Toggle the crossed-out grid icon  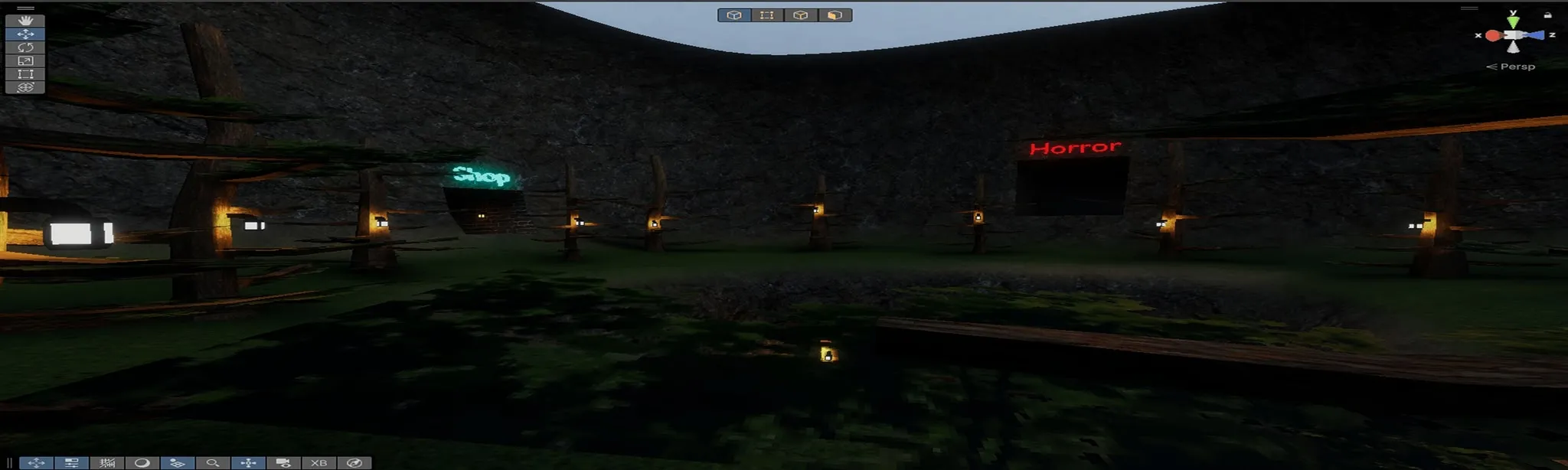107,463
